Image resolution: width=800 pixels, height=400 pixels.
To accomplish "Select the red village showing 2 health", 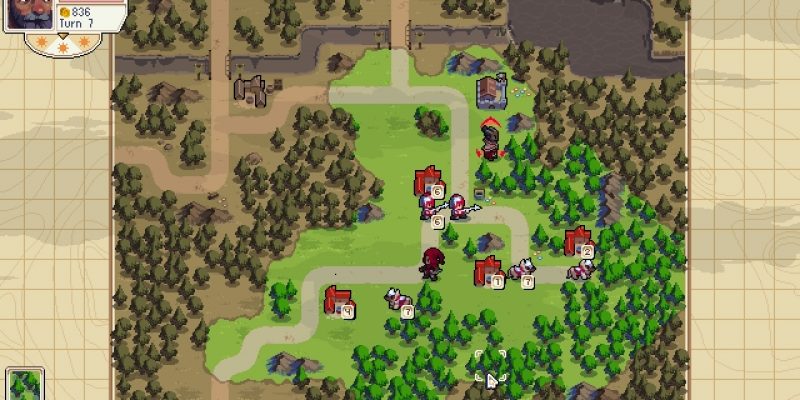I will pyautogui.click(x=576, y=242).
